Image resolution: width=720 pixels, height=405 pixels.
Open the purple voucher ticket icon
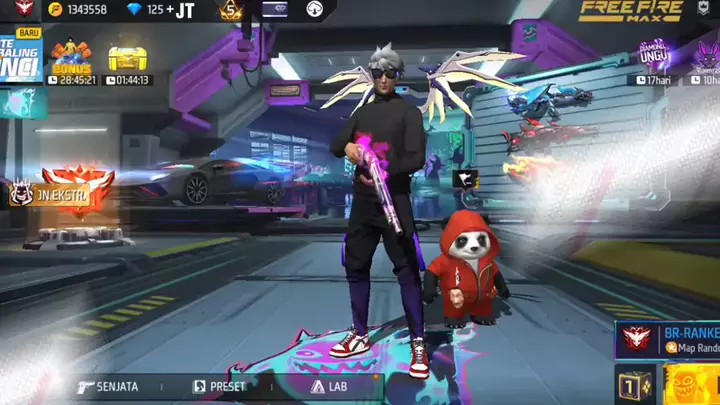click(x=274, y=10)
